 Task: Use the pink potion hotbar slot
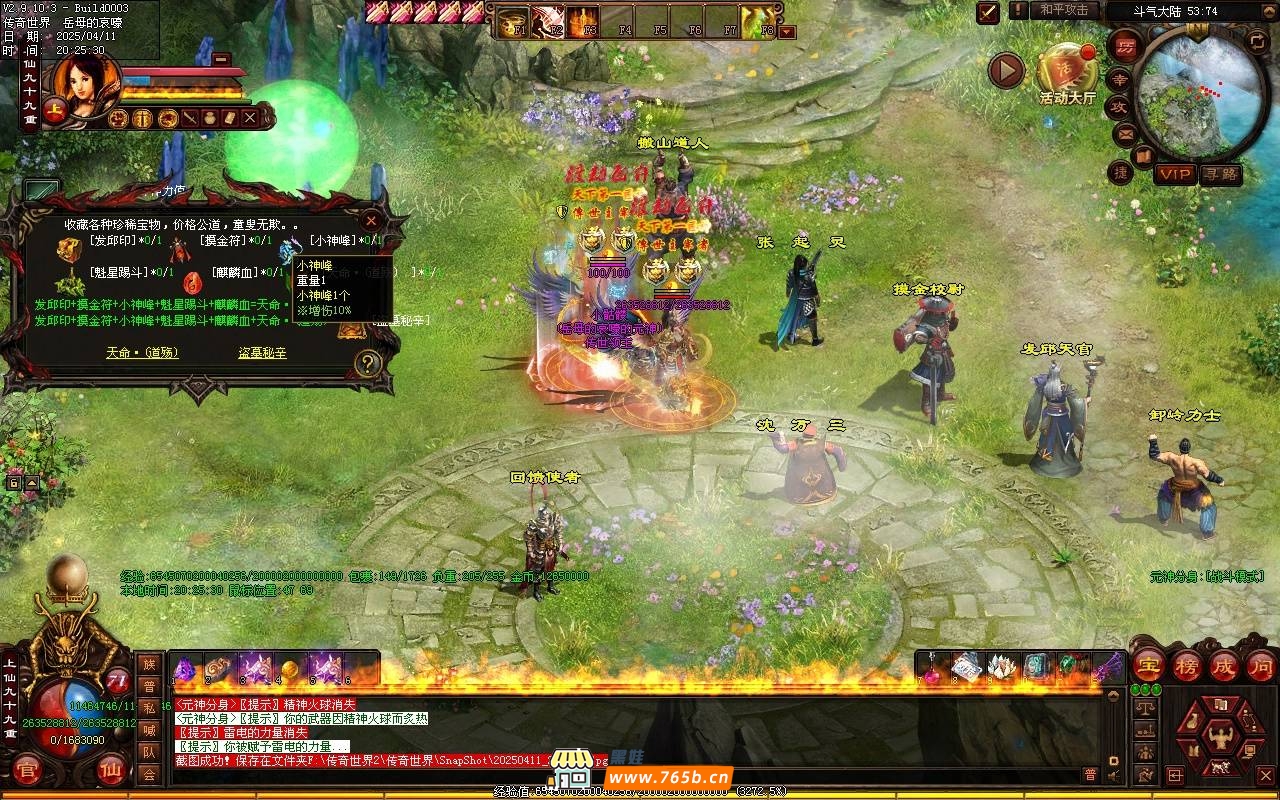pos(931,668)
